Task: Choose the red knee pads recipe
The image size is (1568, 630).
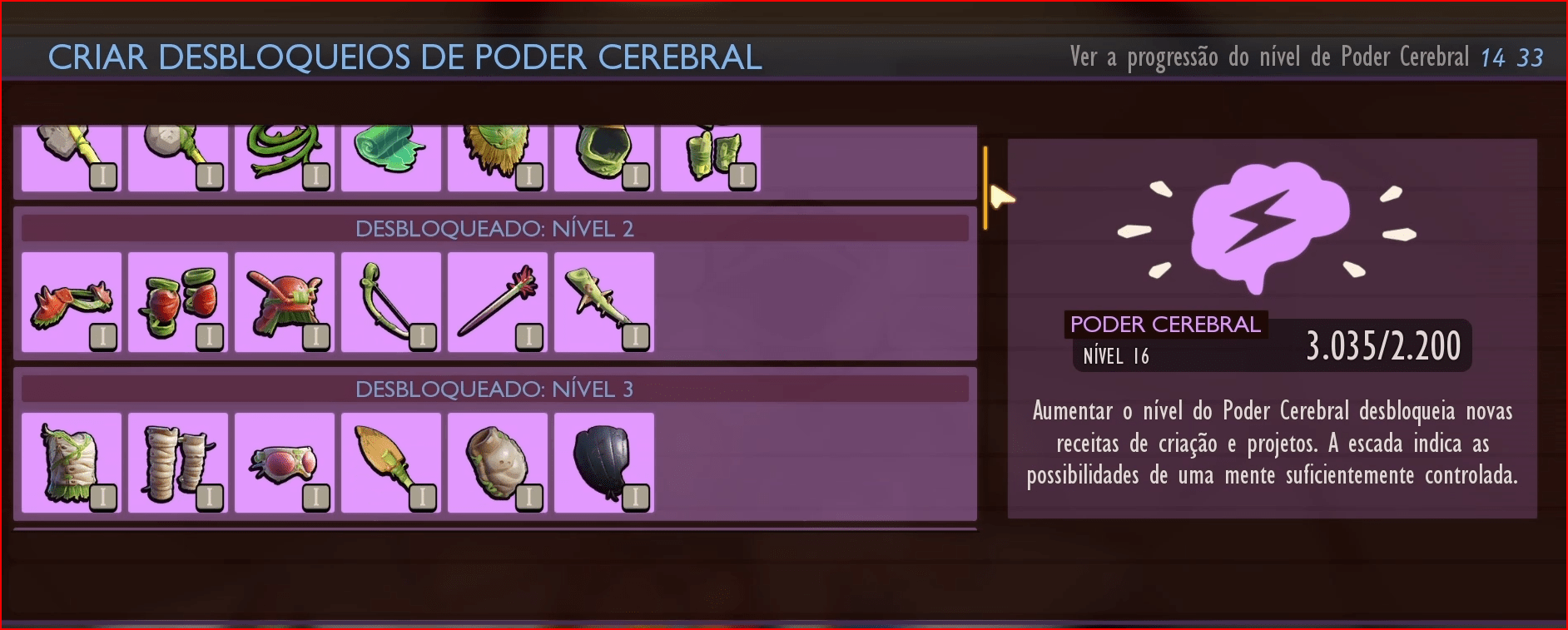Action: click(x=178, y=302)
